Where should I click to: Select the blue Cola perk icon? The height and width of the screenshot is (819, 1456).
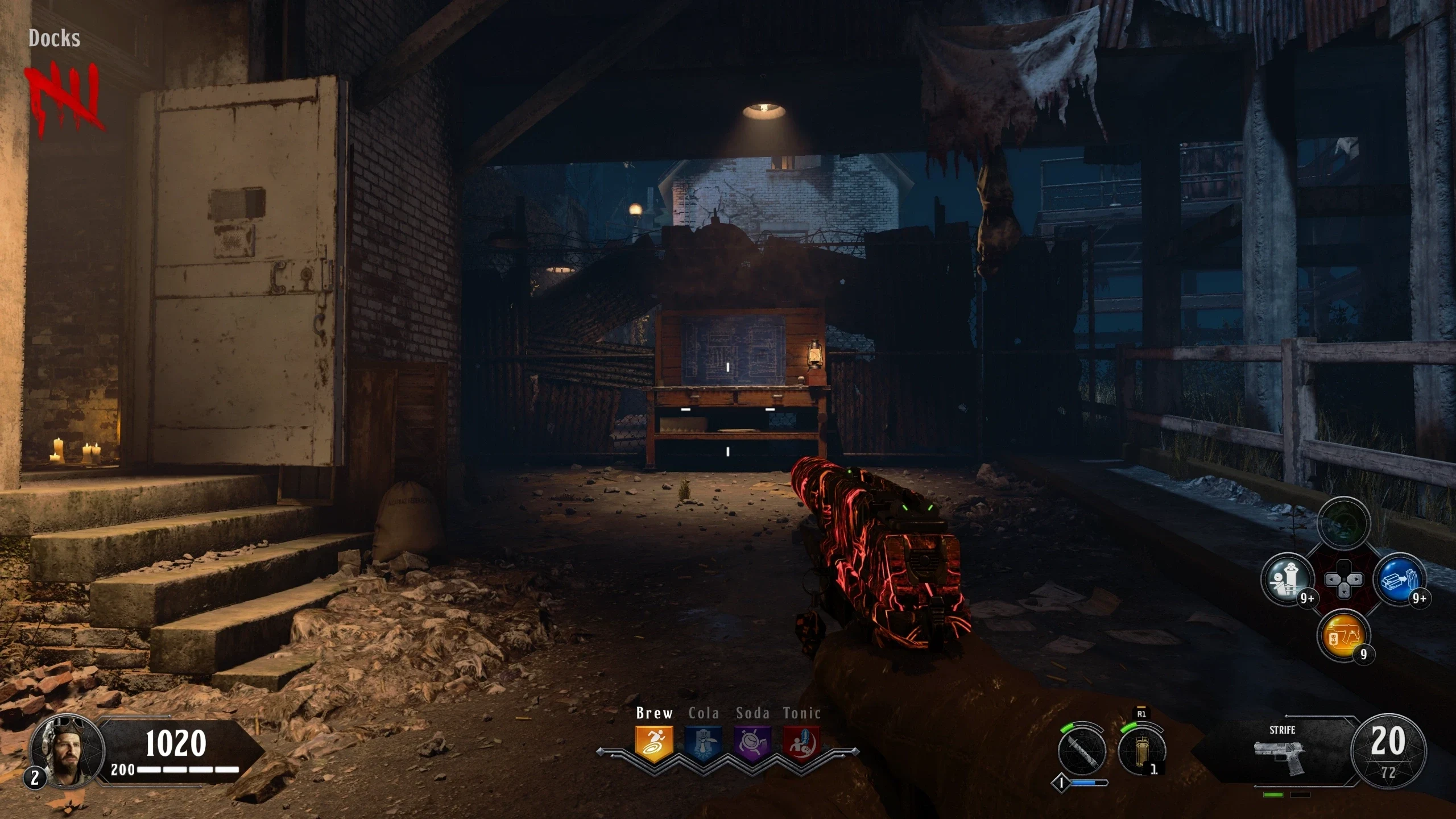(x=704, y=743)
